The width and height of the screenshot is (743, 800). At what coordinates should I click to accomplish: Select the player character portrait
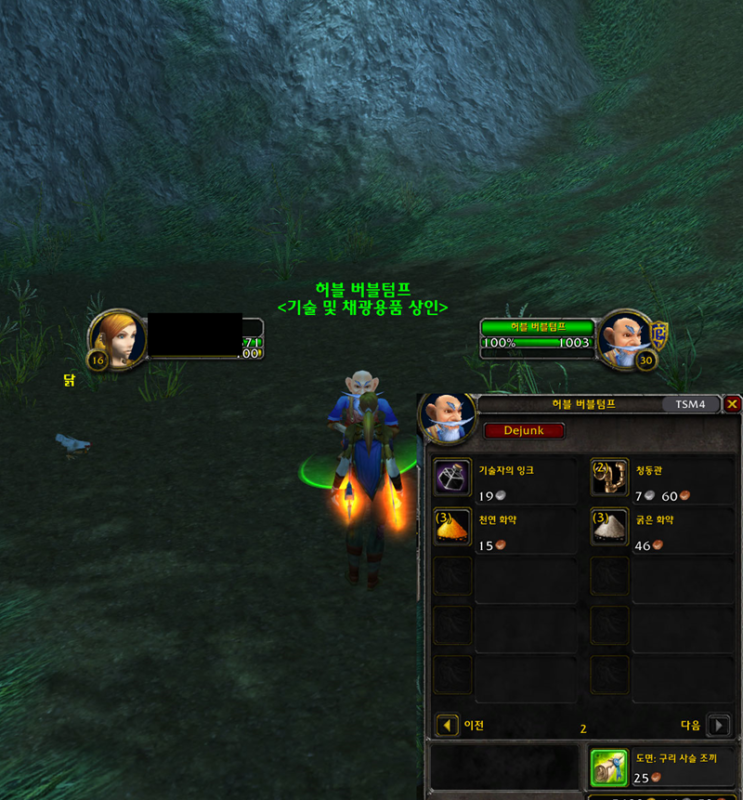(x=116, y=340)
